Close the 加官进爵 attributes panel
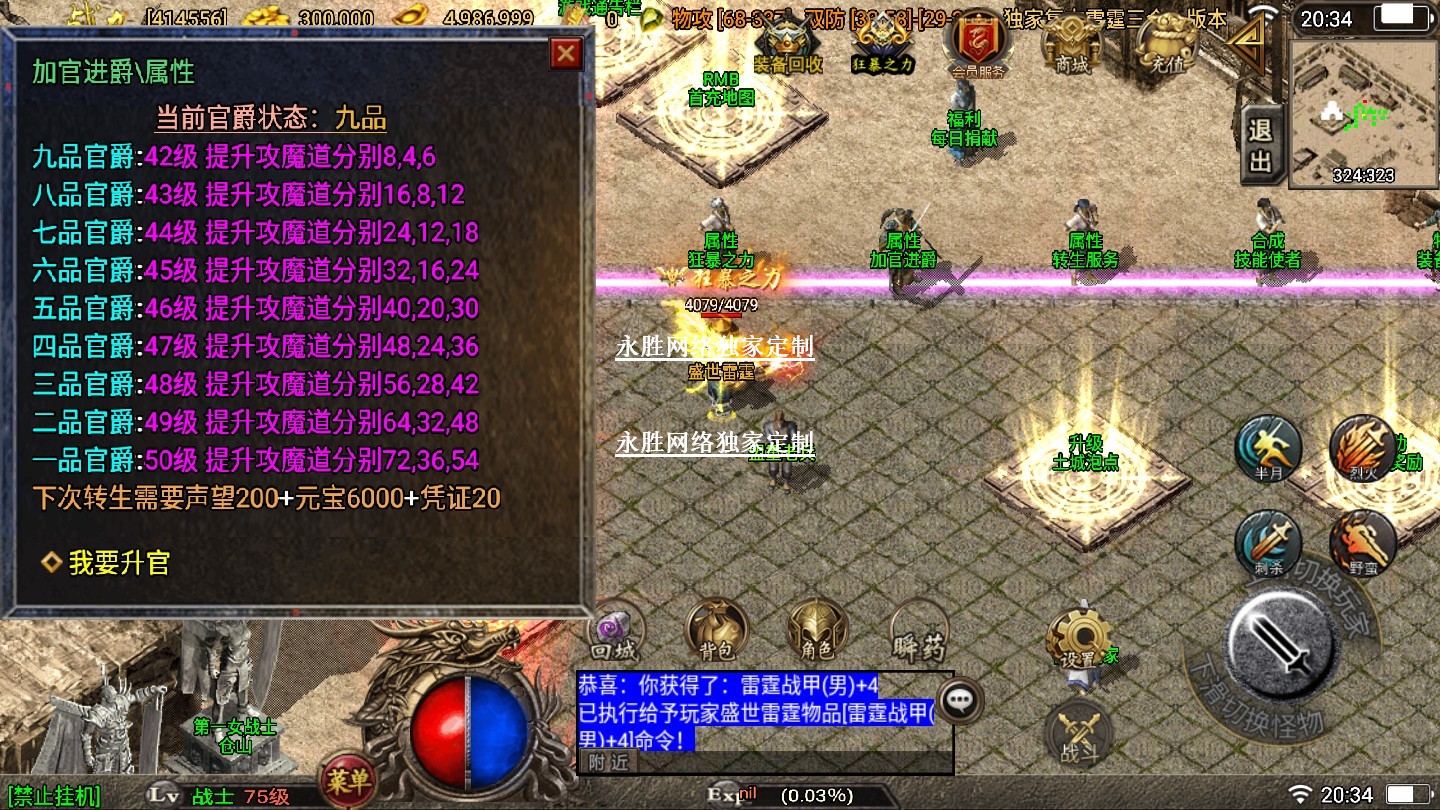The image size is (1440, 810). tap(566, 53)
